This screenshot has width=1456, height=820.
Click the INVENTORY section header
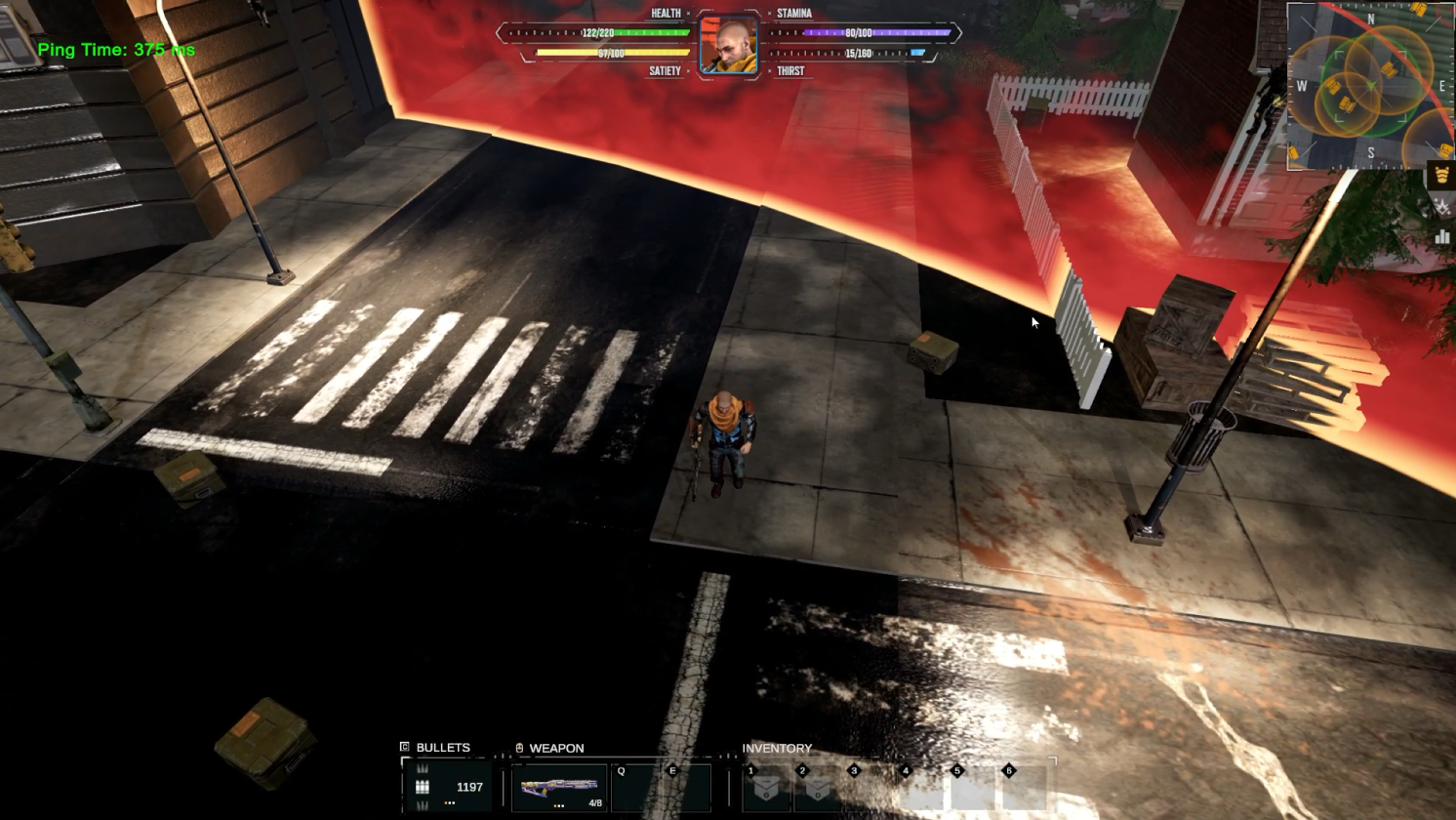(x=778, y=748)
